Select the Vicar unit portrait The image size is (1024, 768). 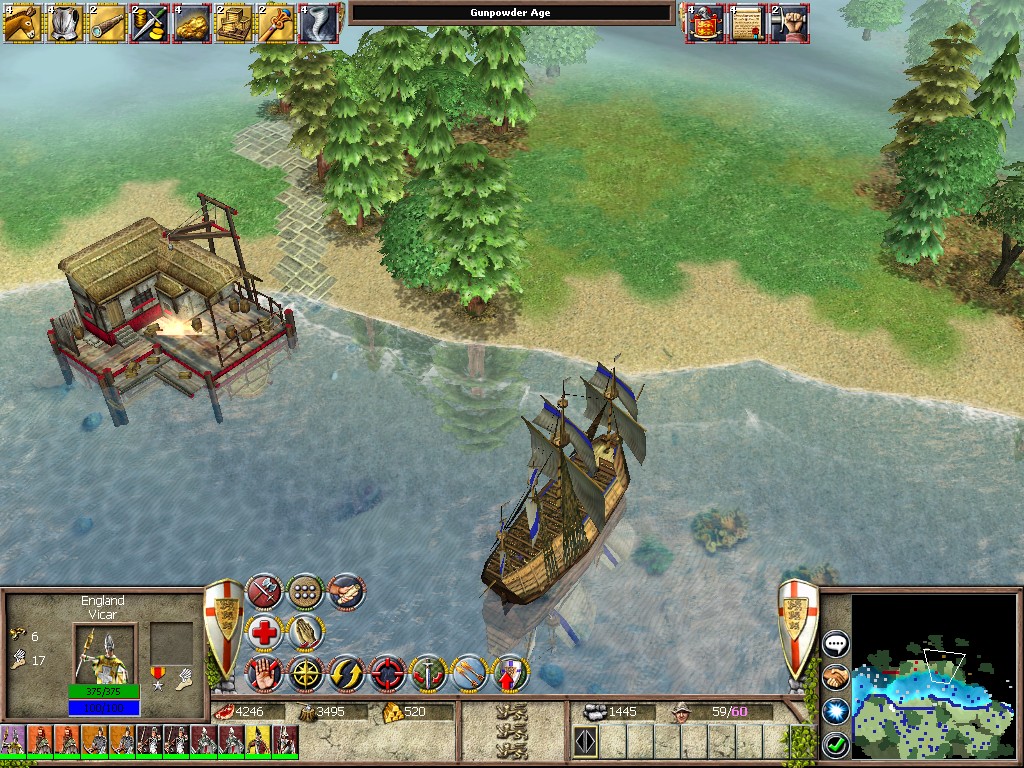(100, 654)
